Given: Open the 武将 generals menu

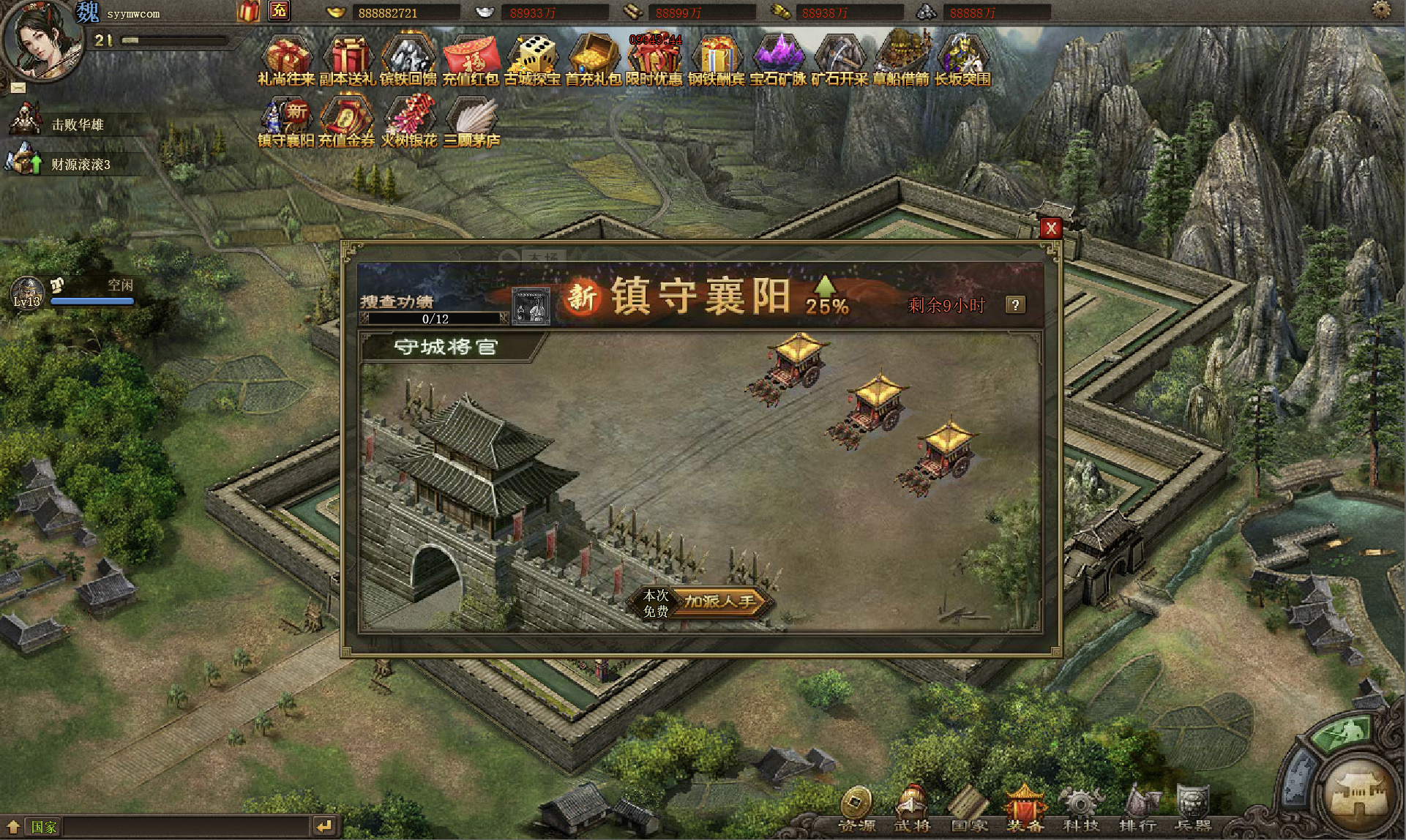Looking at the screenshot, I should click(x=913, y=809).
